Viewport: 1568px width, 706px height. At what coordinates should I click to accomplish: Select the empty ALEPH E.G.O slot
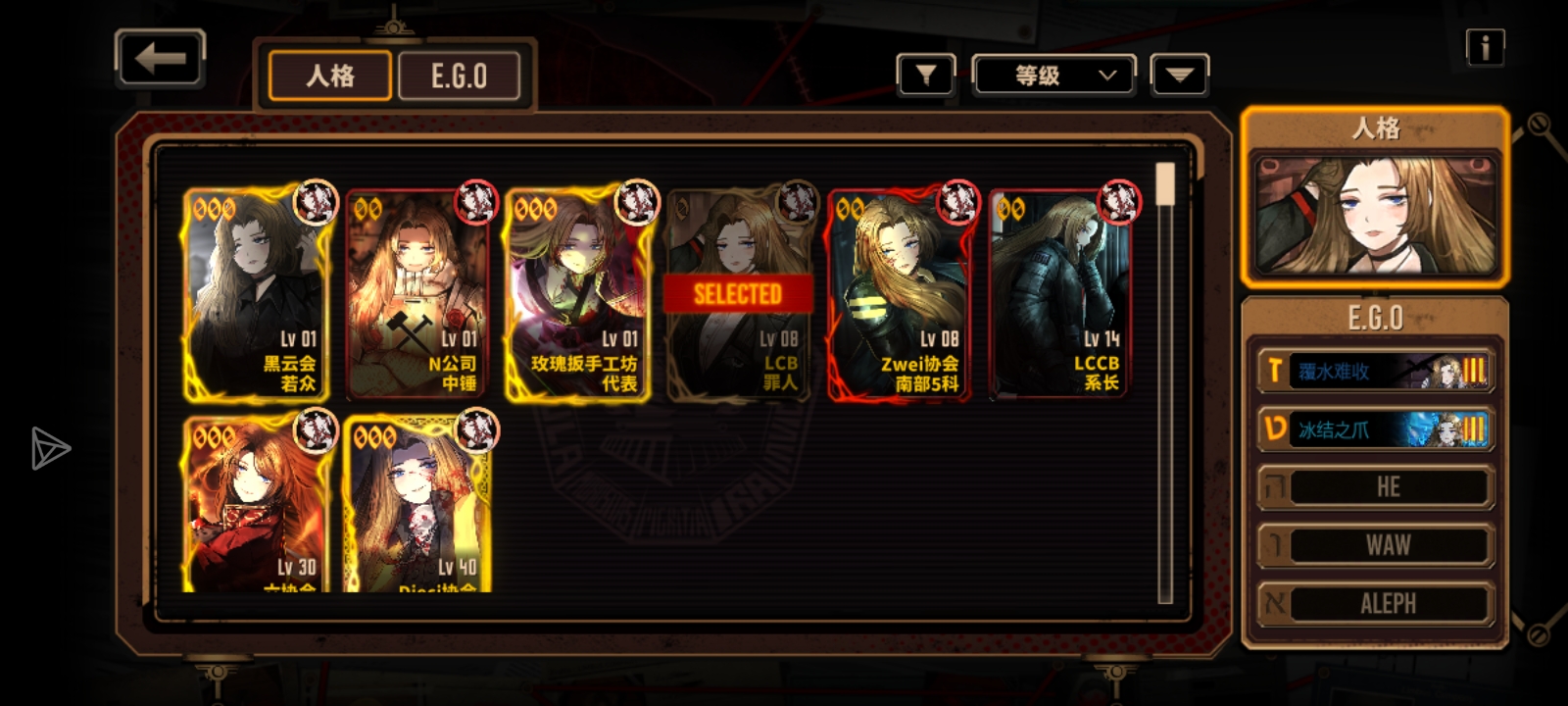1375,603
